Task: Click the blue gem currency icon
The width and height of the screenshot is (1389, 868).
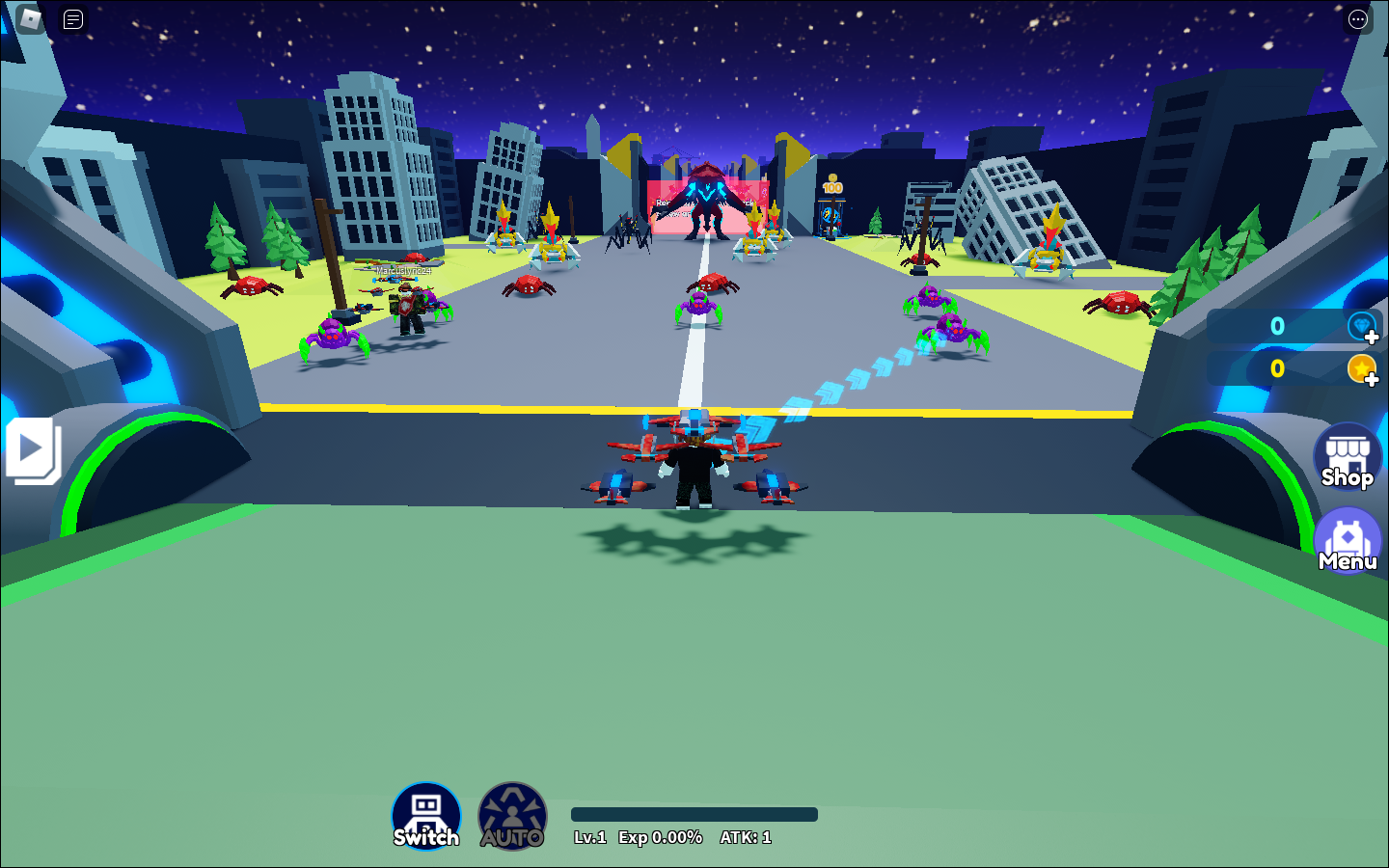Action: 1362,326
